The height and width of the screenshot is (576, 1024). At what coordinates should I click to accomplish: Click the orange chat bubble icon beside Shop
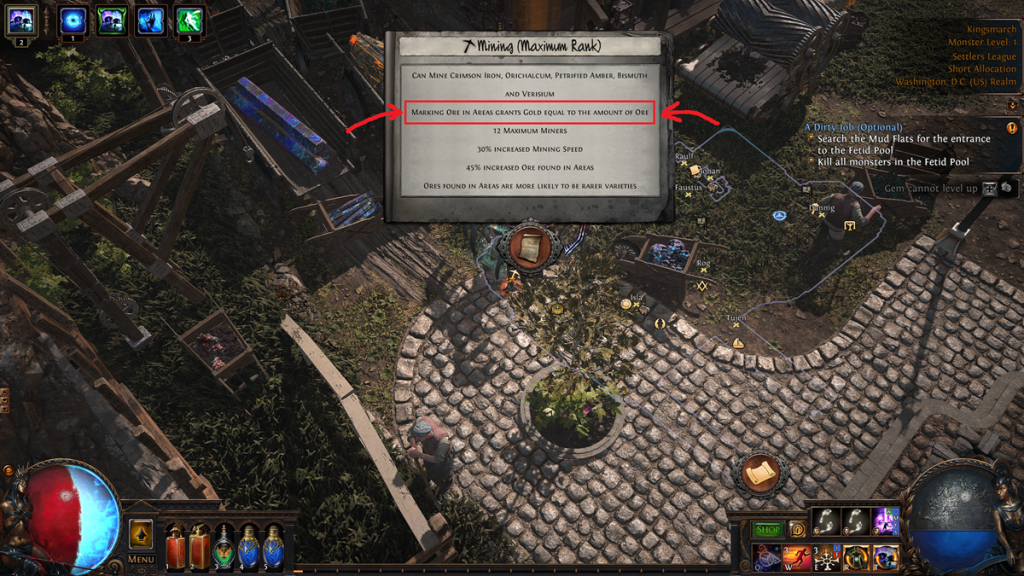tap(798, 530)
